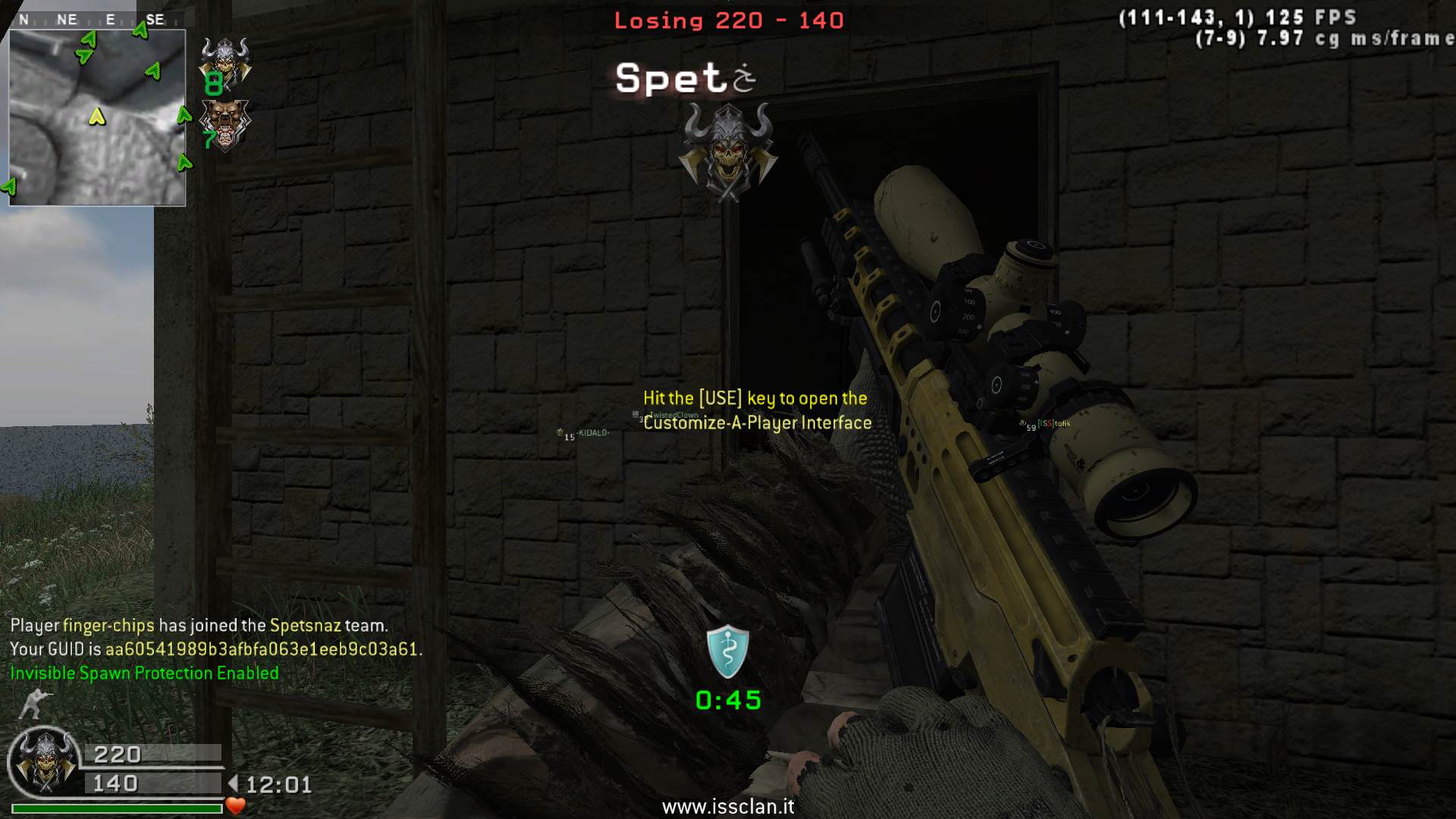Click the soldier stance icon
Screen dimensions: 1456x819
(x=32, y=703)
